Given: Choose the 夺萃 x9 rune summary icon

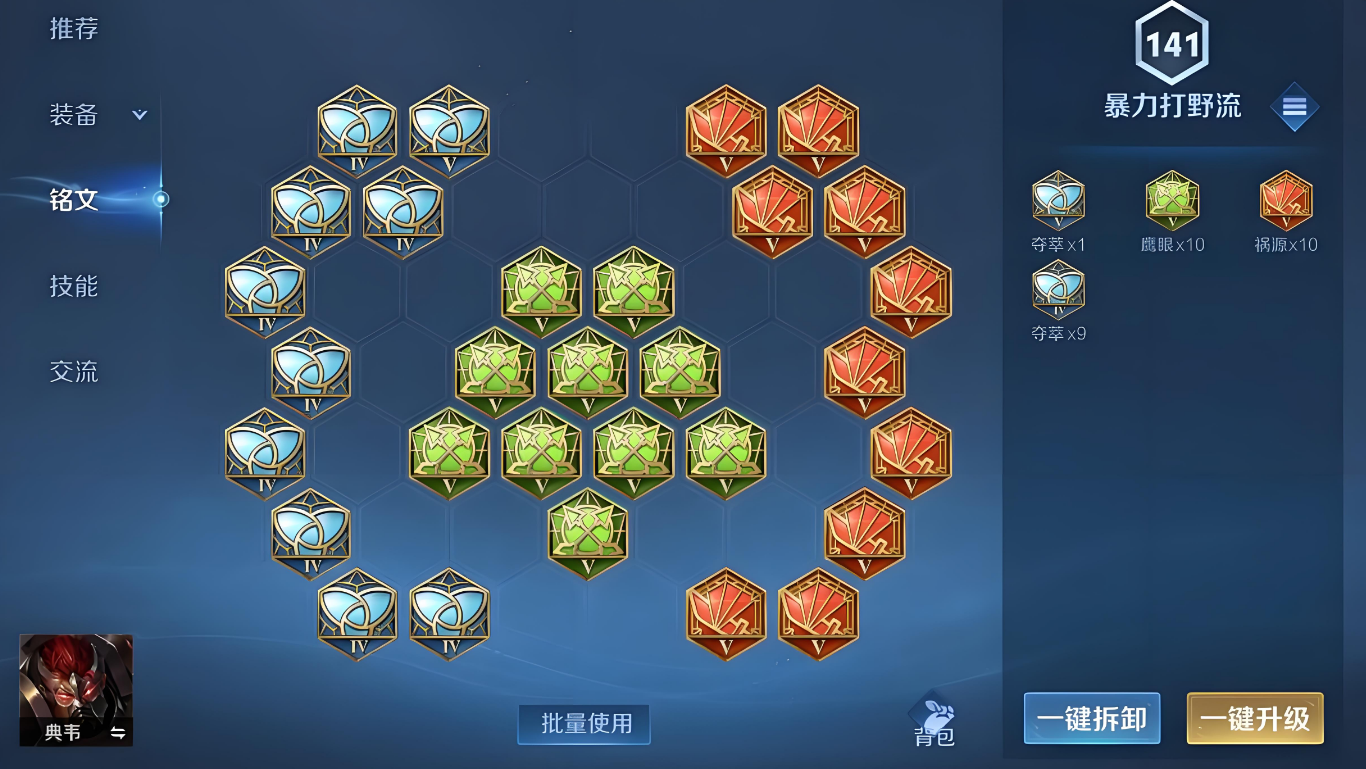Looking at the screenshot, I should click(x=1058, y=290).
